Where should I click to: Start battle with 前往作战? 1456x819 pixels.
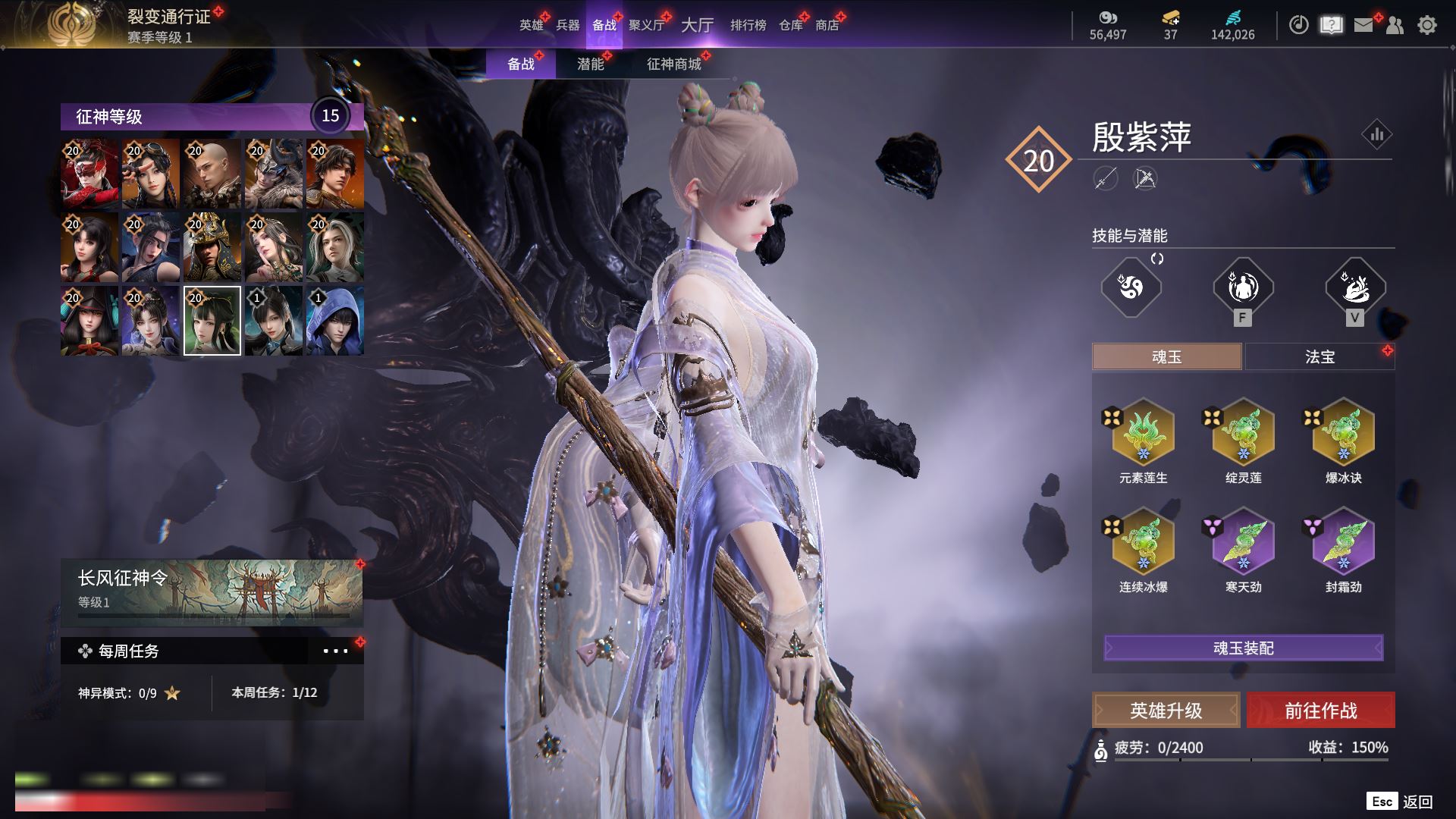1320,711
